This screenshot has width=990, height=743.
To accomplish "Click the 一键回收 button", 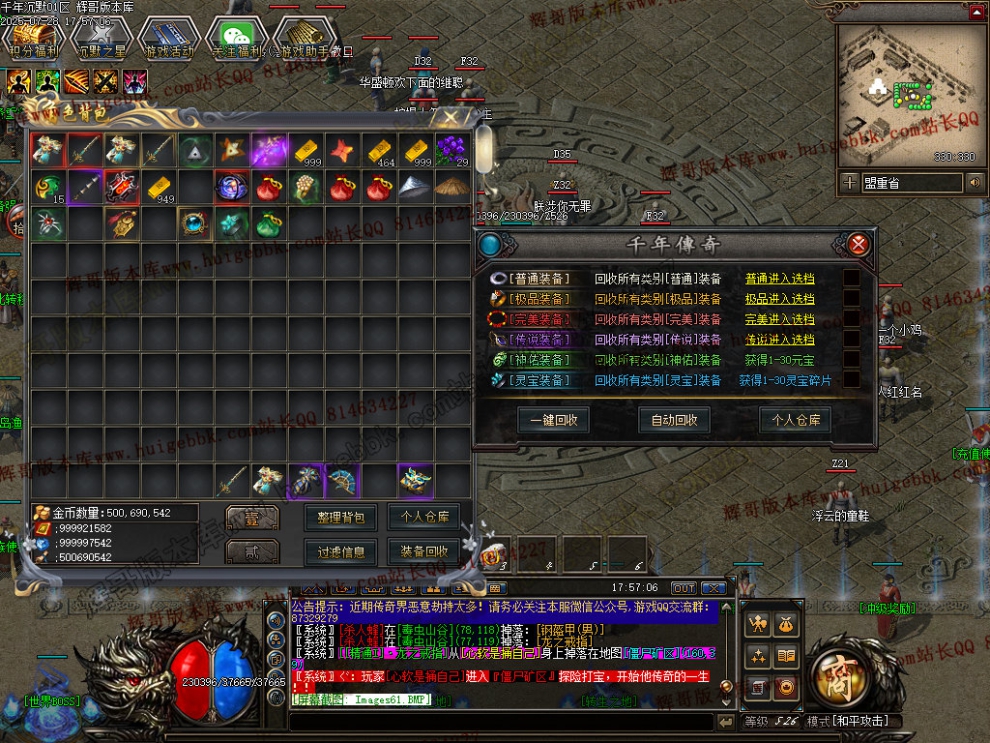I will point(553,420).
